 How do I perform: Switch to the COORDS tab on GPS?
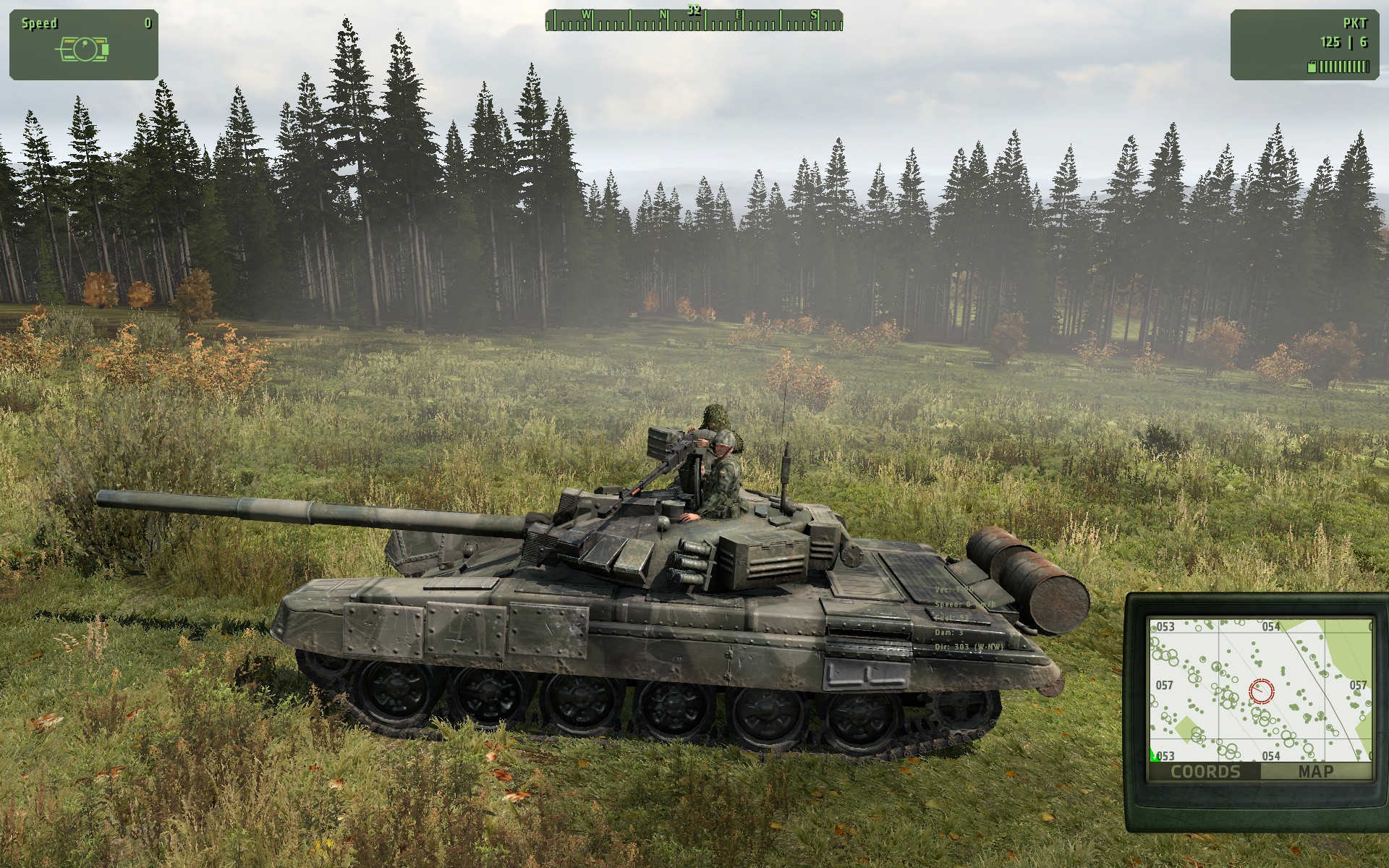pyautogui.click(x=1205, y=771)
